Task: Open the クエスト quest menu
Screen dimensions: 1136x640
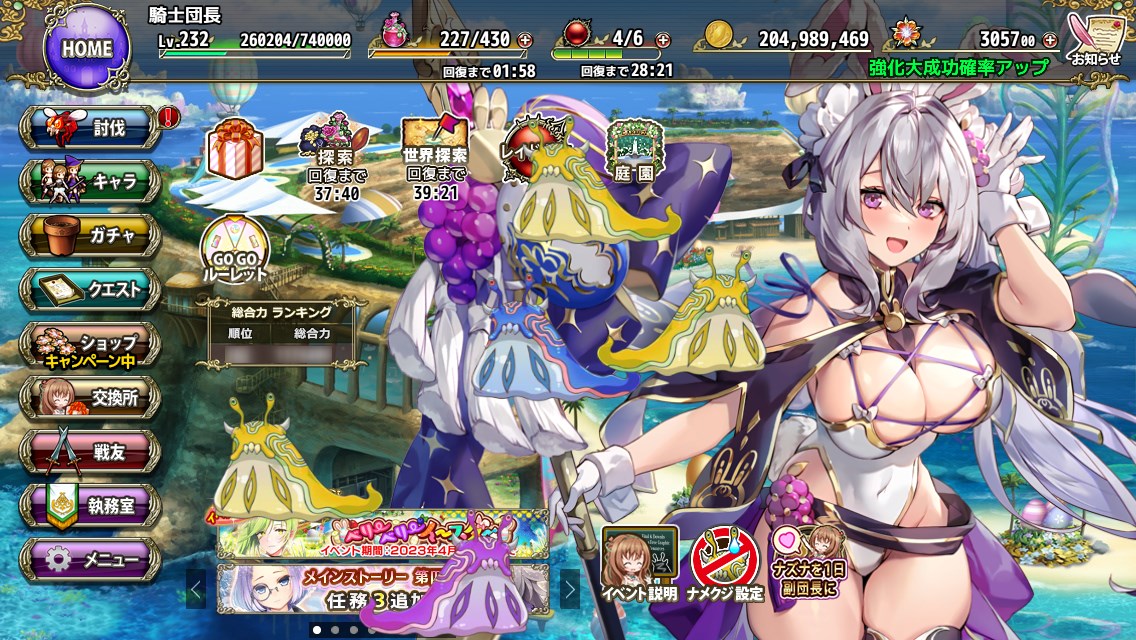Action: pyautogui.click(x=90, y=289)
